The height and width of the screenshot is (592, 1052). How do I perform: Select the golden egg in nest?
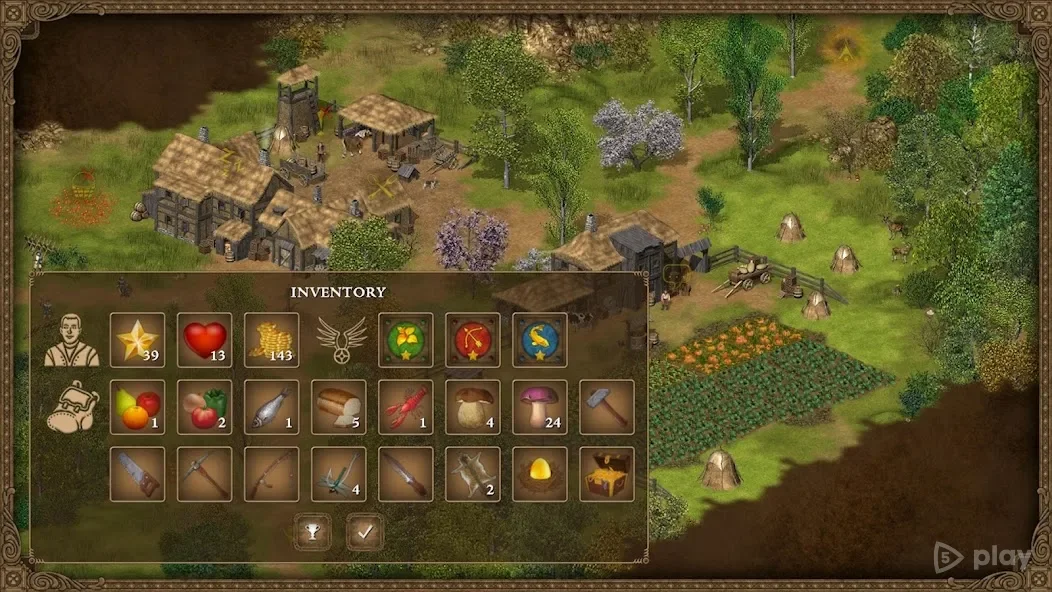click(539, 473)
